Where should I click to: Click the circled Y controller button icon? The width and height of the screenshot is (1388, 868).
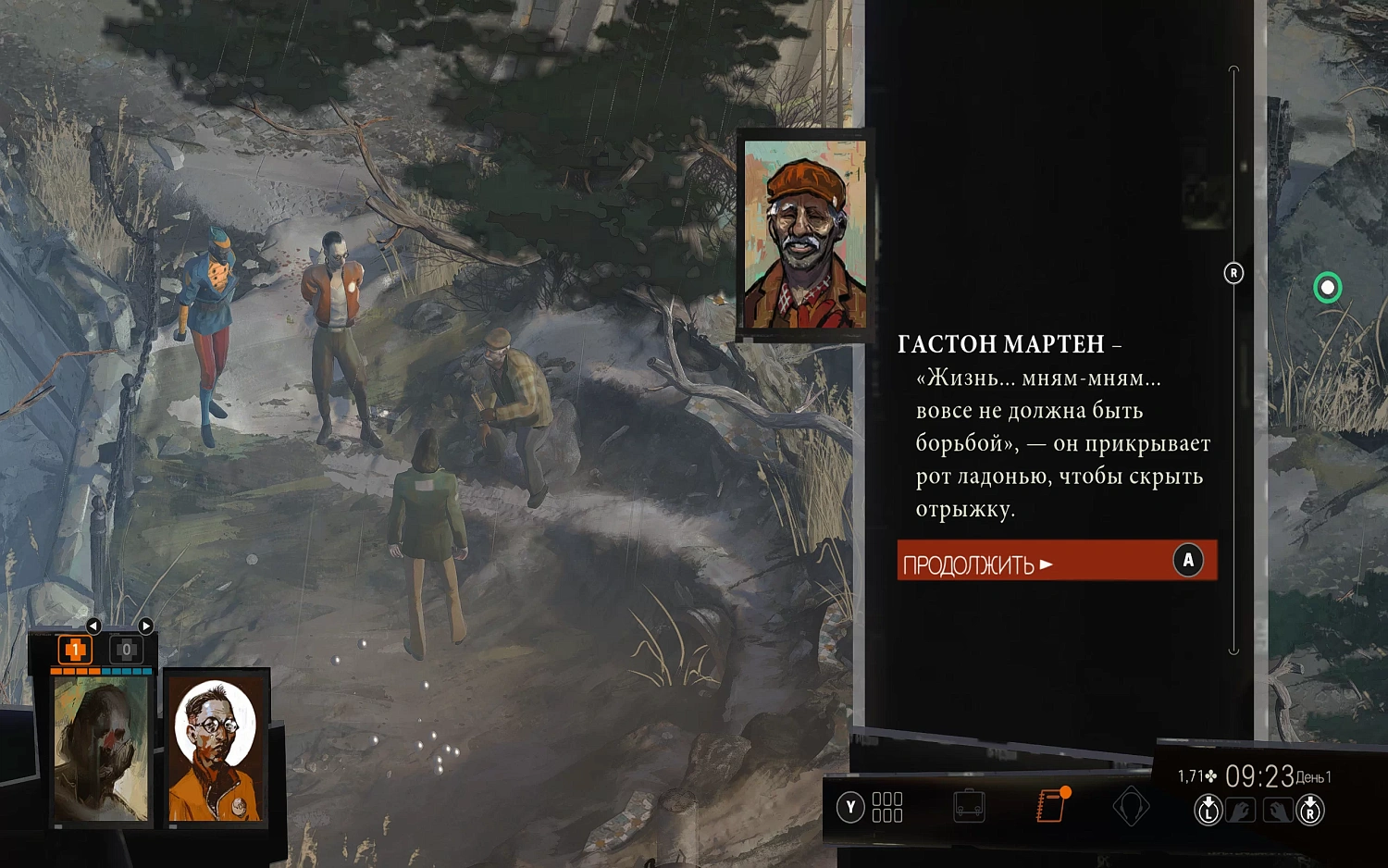click(850, 808)
